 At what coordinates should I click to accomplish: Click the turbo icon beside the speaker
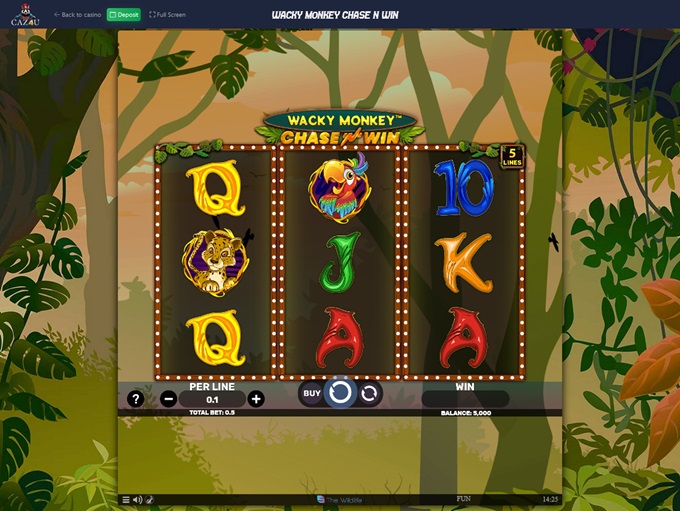(x=149, y=500)
